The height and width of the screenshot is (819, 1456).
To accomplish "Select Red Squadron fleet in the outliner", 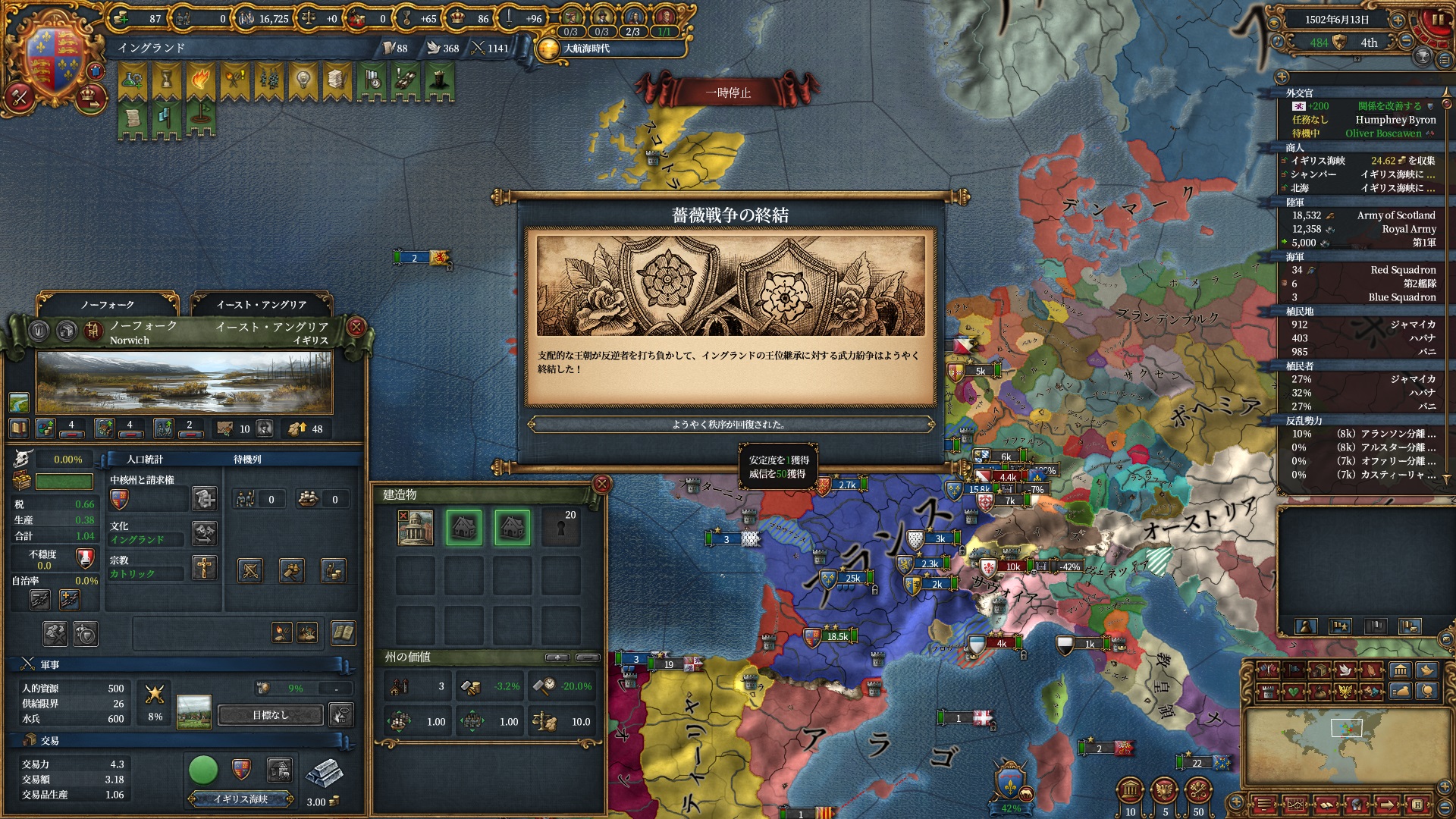I will click(x=1363, y=270).
